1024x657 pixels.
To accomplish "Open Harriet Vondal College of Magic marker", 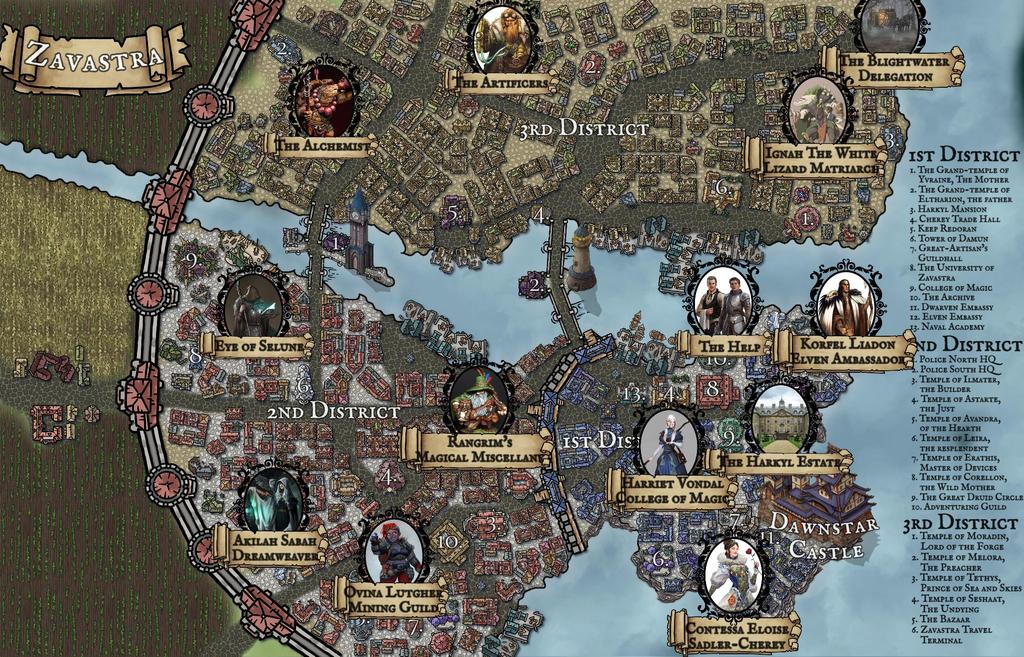I will tap(668, 443).
